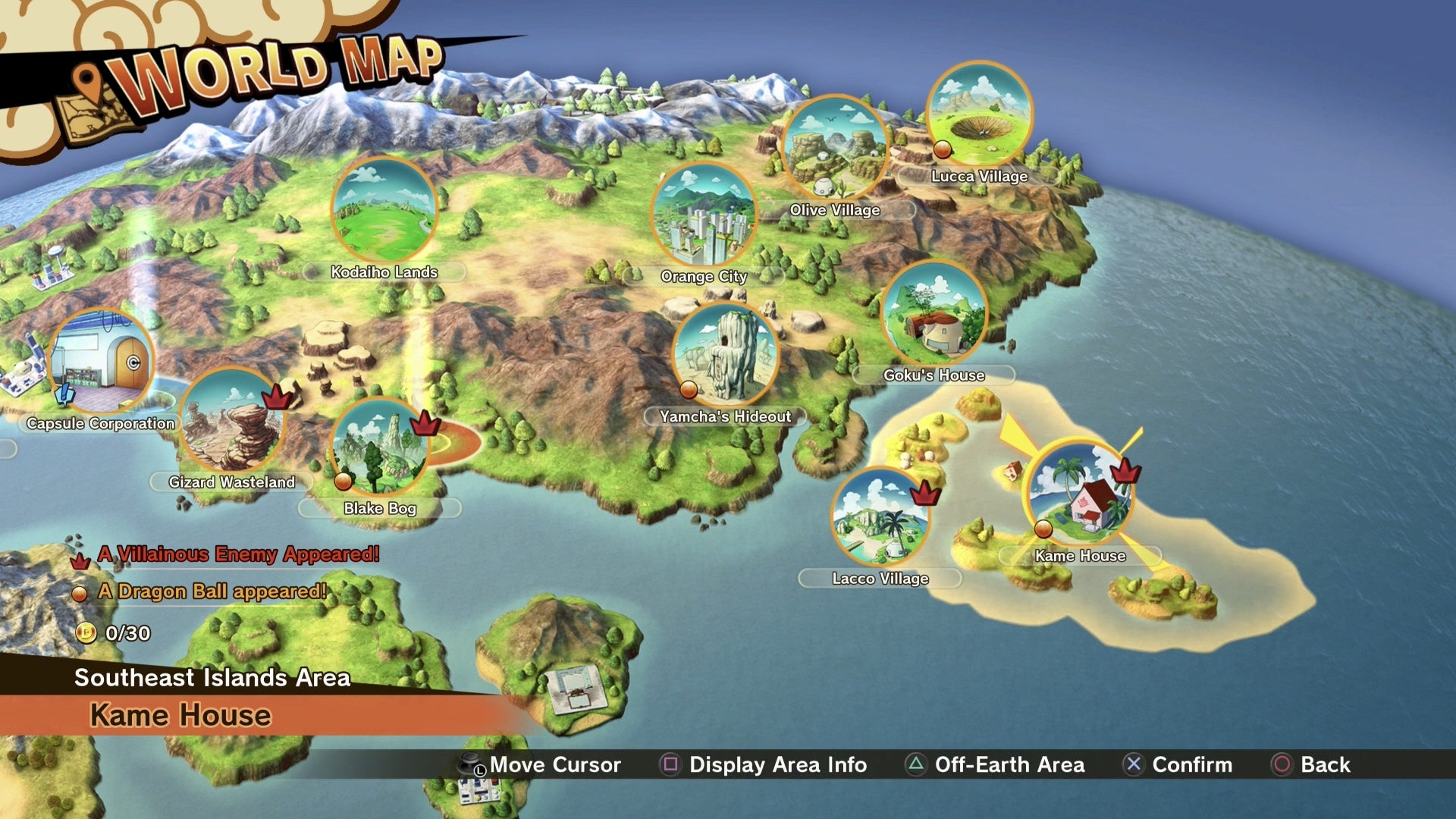The width and height of the screenshot is (1456, 819).
Task: Choose Lacco Village on the map
Action: [880, 519]
